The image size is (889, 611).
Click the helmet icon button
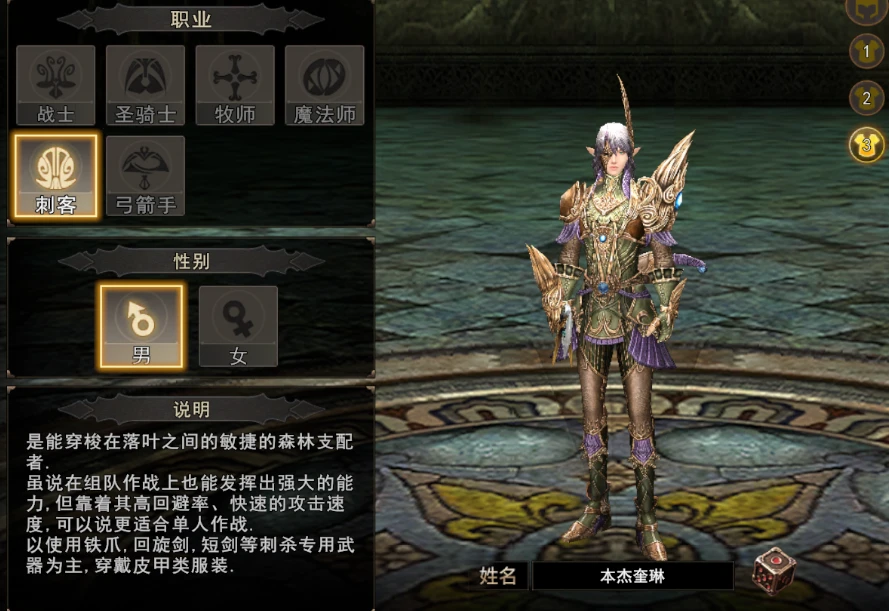[866, 8]
